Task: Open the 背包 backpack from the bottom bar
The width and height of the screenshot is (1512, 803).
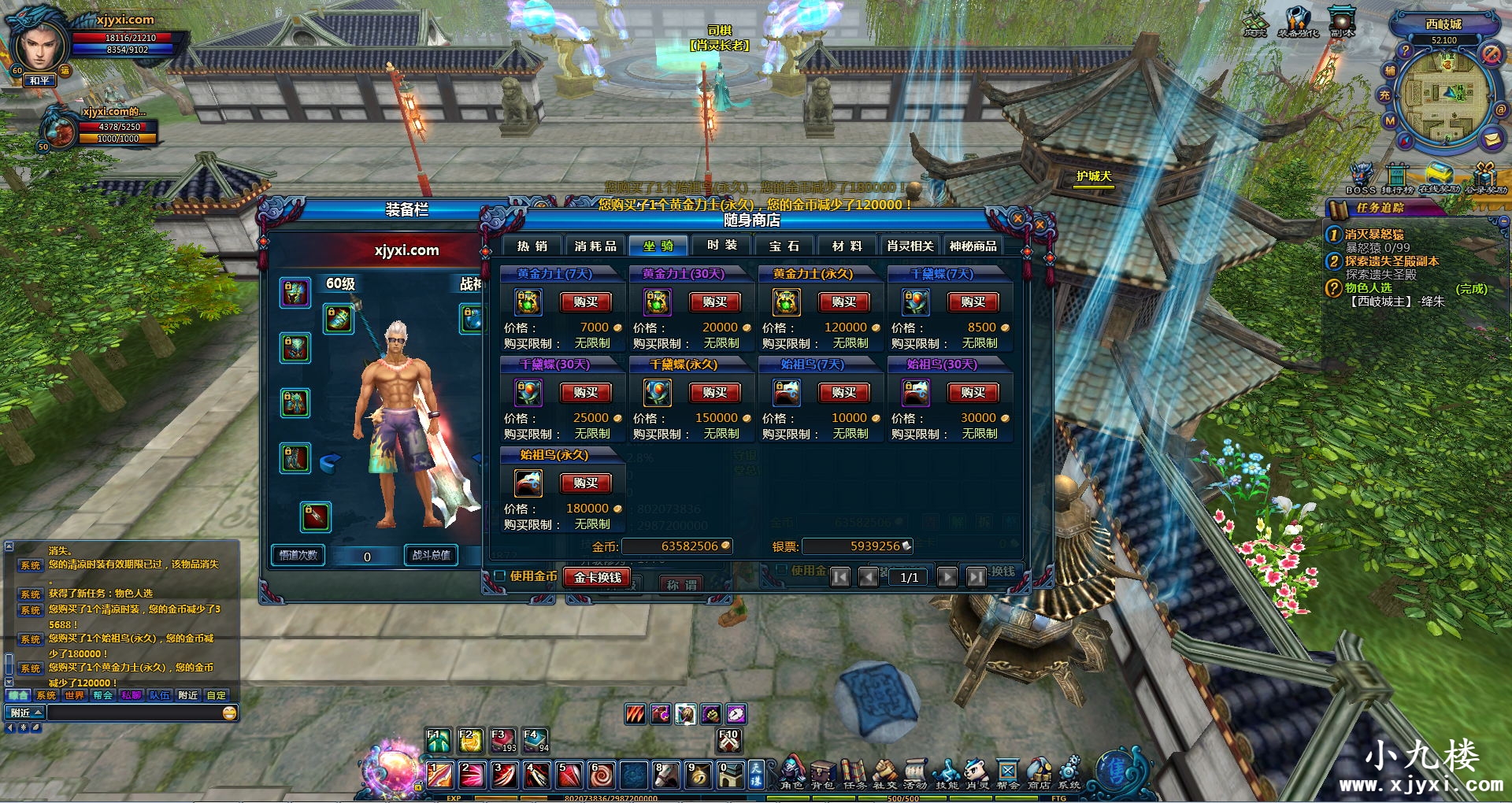Action: click(x=822, y=772)
